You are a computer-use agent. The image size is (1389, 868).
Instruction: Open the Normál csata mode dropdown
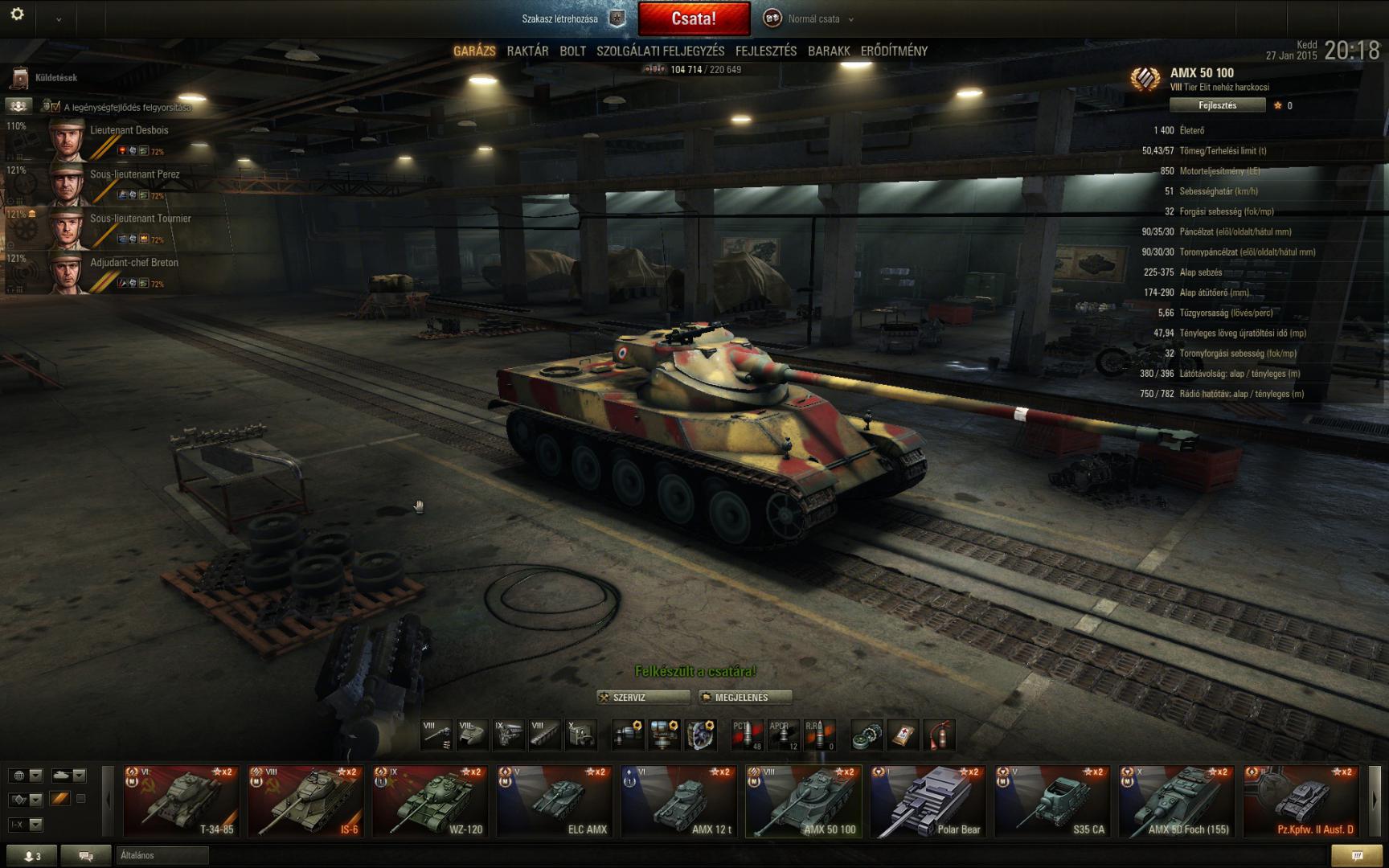812,19
